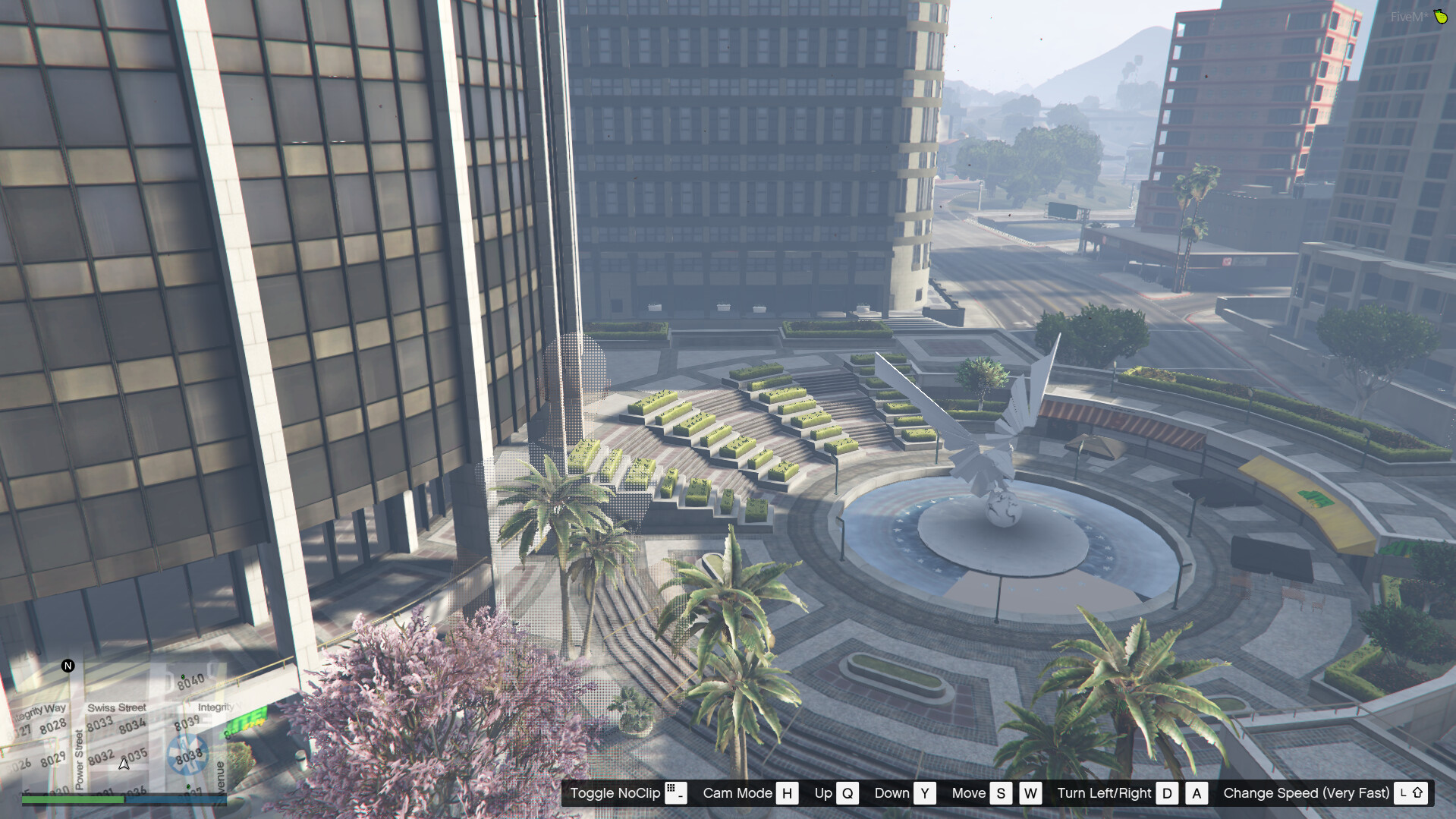Open the Change Speed (Very Fast) selector
Viewport: 1456px width, 819px height.
pyautogui.click(x=1306, y=793)
